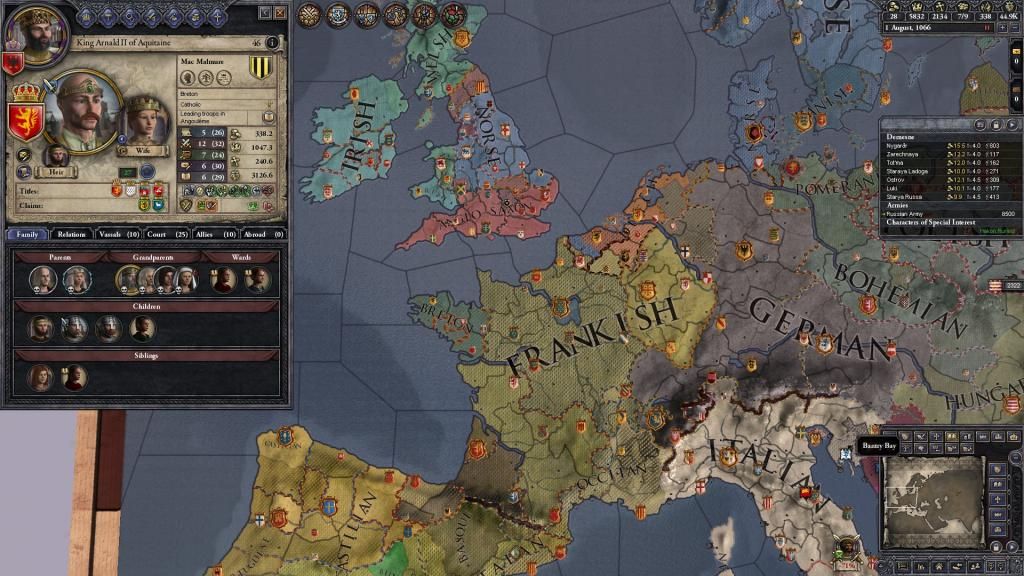The image size is (1024, 576).
Task: Switch to the Relations tab
Action: [71, 234]
